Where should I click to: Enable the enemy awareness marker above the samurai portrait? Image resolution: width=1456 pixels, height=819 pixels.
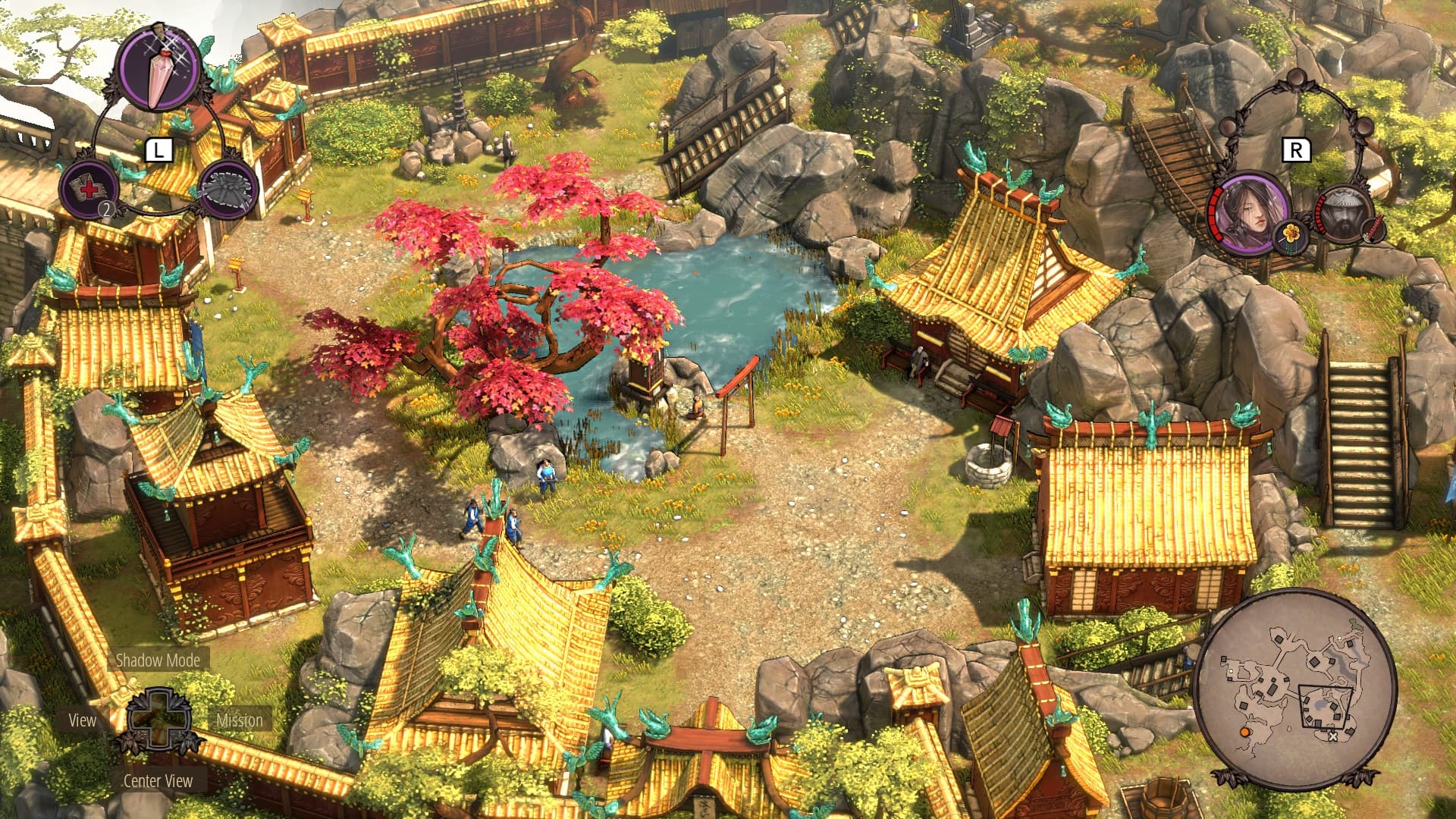pos(1363,127)
